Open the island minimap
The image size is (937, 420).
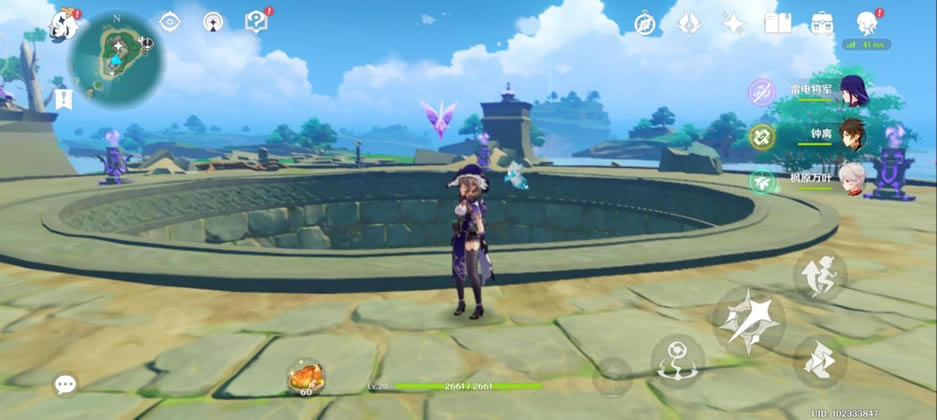click(115, 58)
